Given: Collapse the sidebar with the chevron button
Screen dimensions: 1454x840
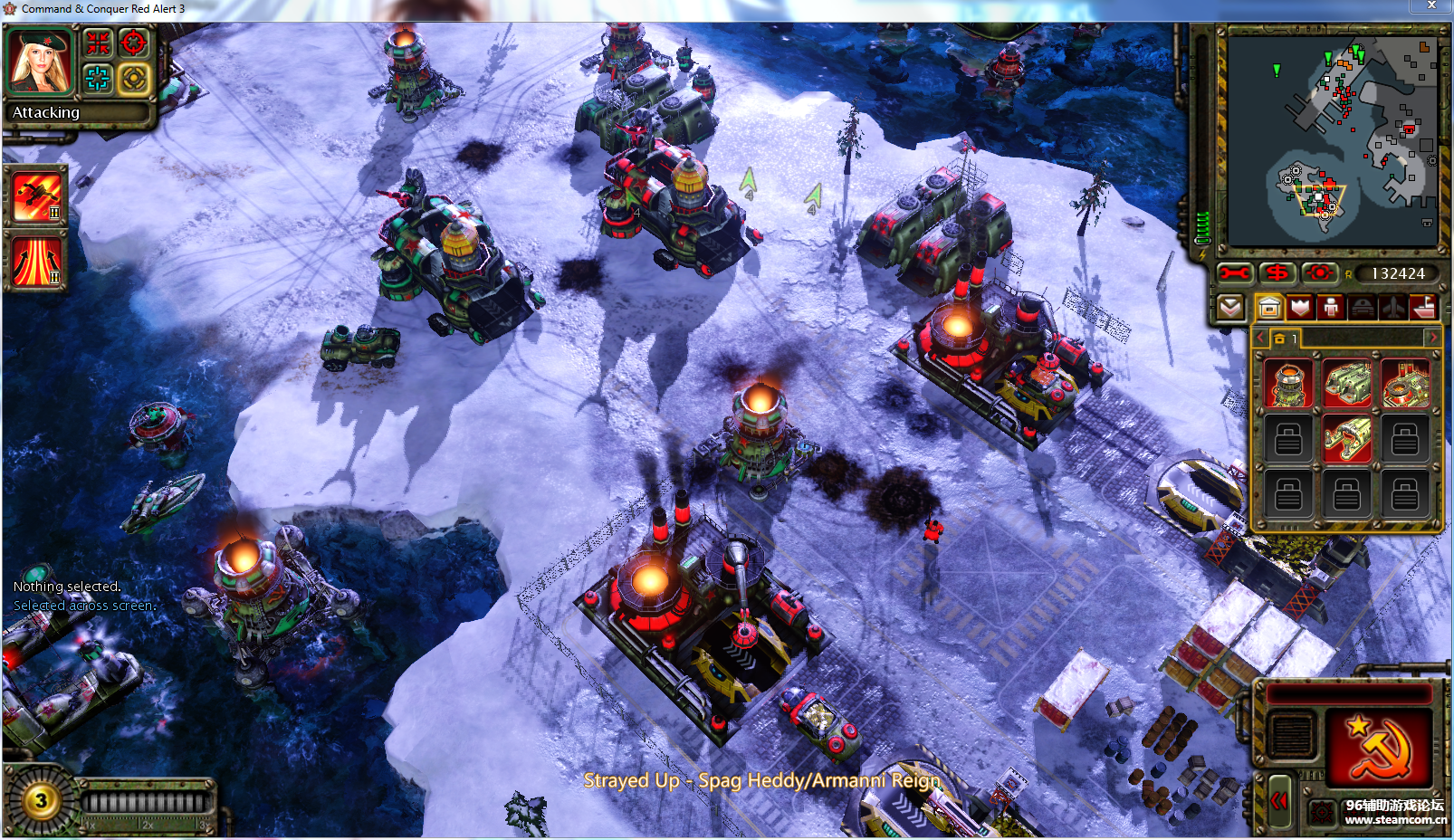Looking at the screenshot, I should 1229,308.
